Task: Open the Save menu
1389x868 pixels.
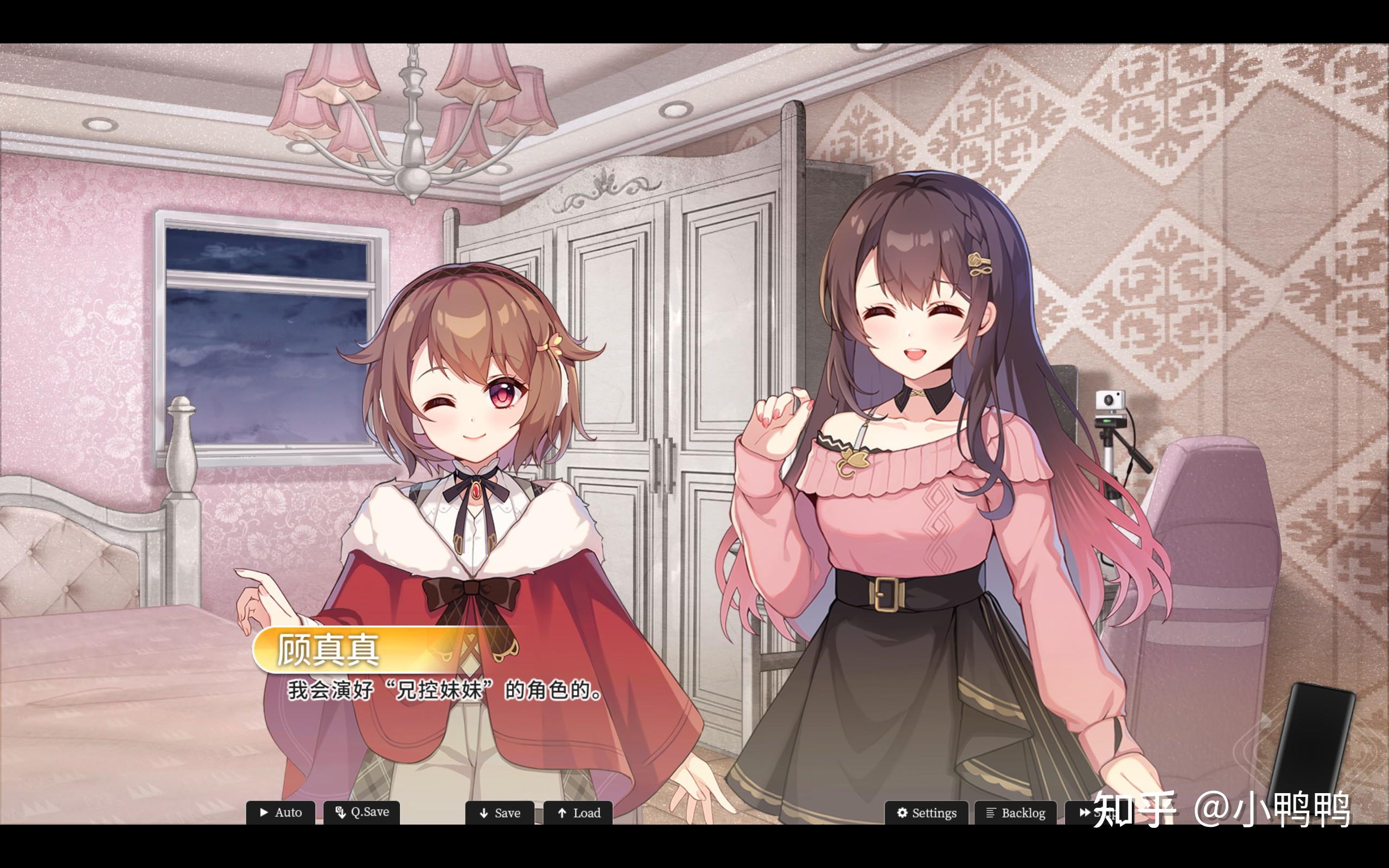Action: (499, 813)
